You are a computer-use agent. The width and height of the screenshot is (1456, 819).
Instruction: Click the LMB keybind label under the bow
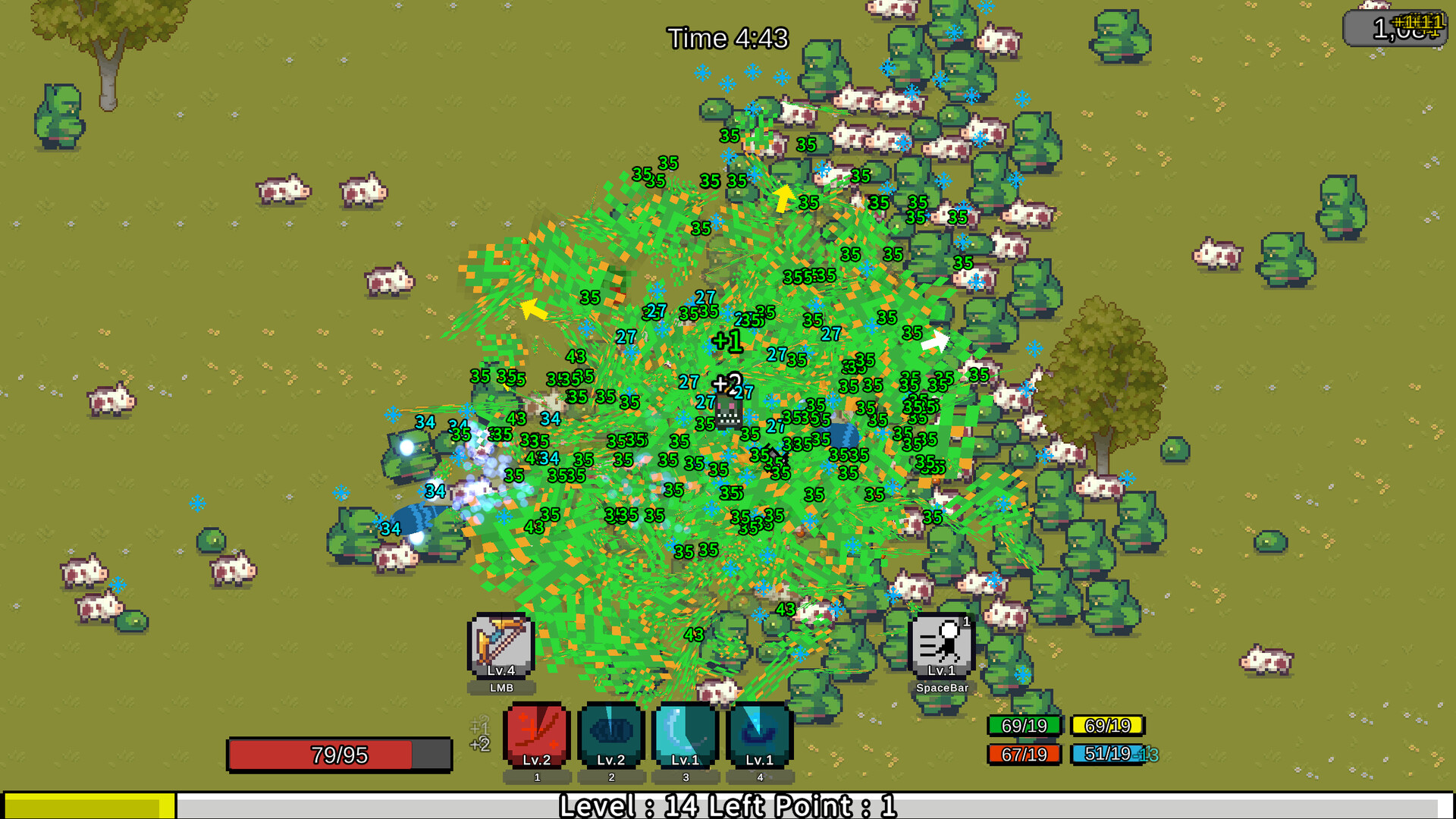coord(501,686)
